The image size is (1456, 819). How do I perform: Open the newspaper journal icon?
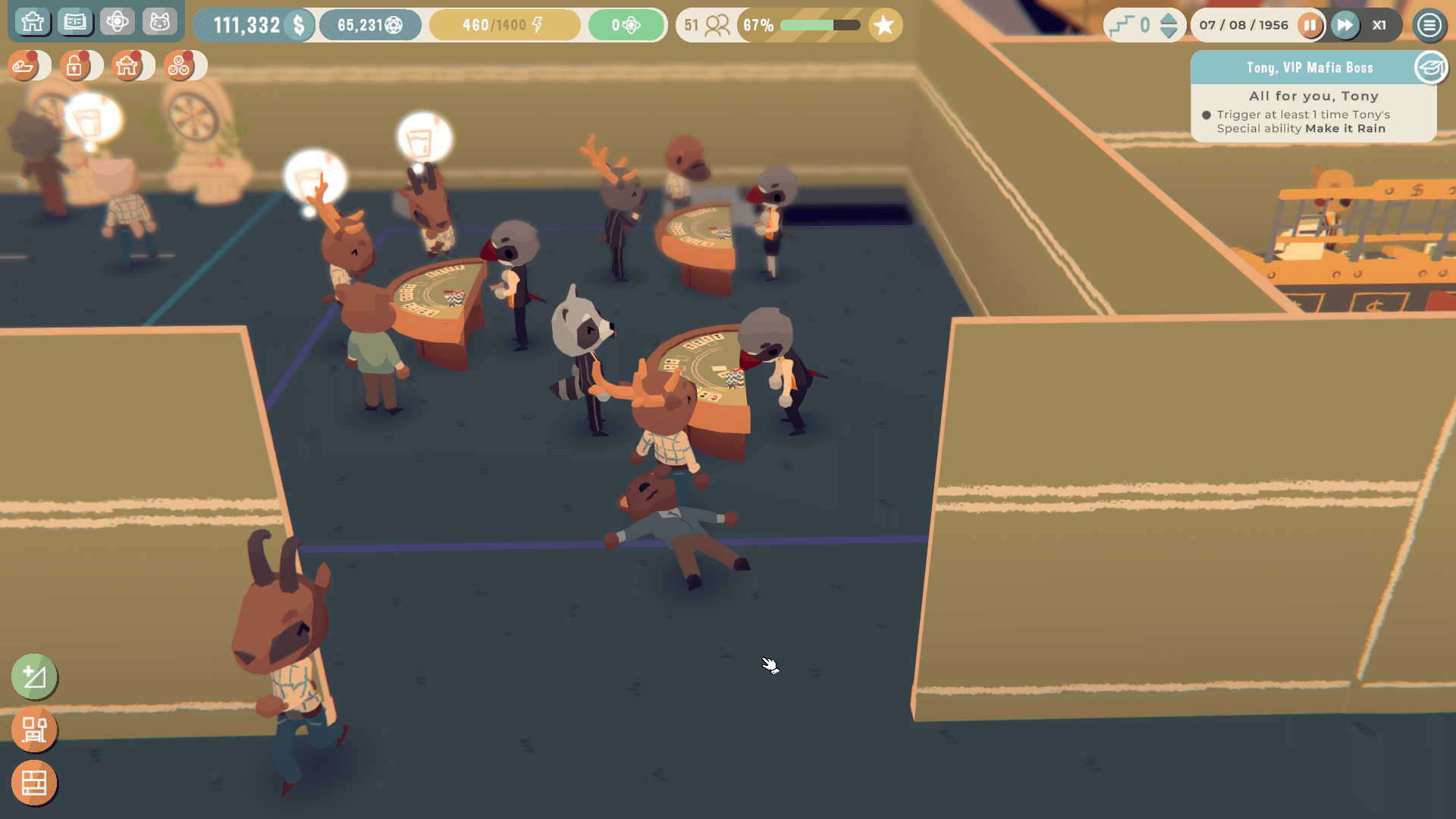tap(75, 22)
